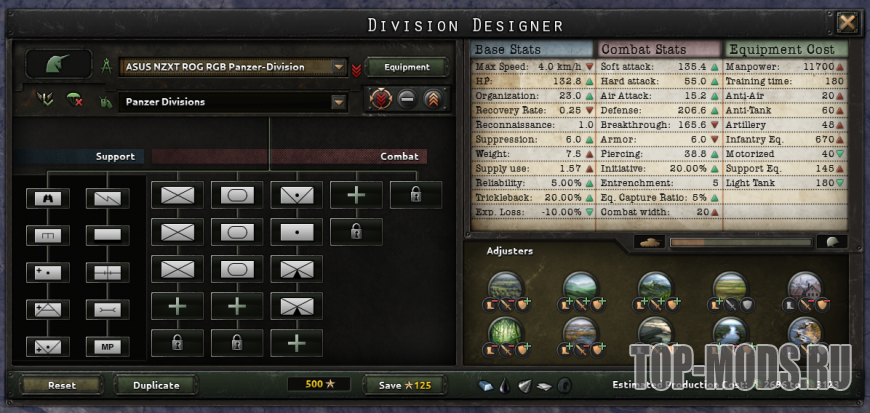Set elite reinforcement priority with chevron icon
The width and height of the screenshot is (870, 413).
433,99
